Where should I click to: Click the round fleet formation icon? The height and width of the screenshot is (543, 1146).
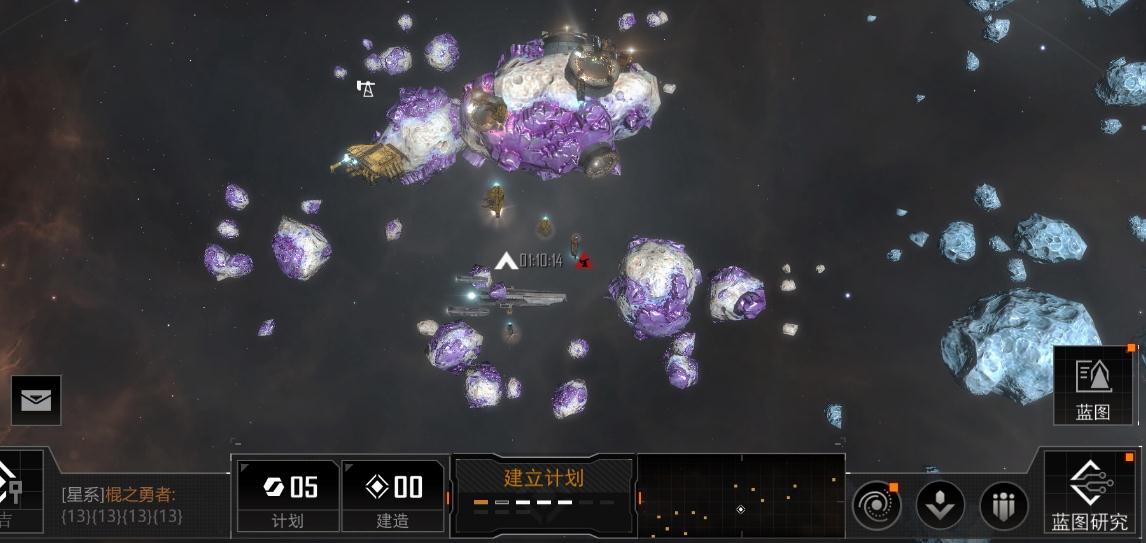click(1003, 504)
